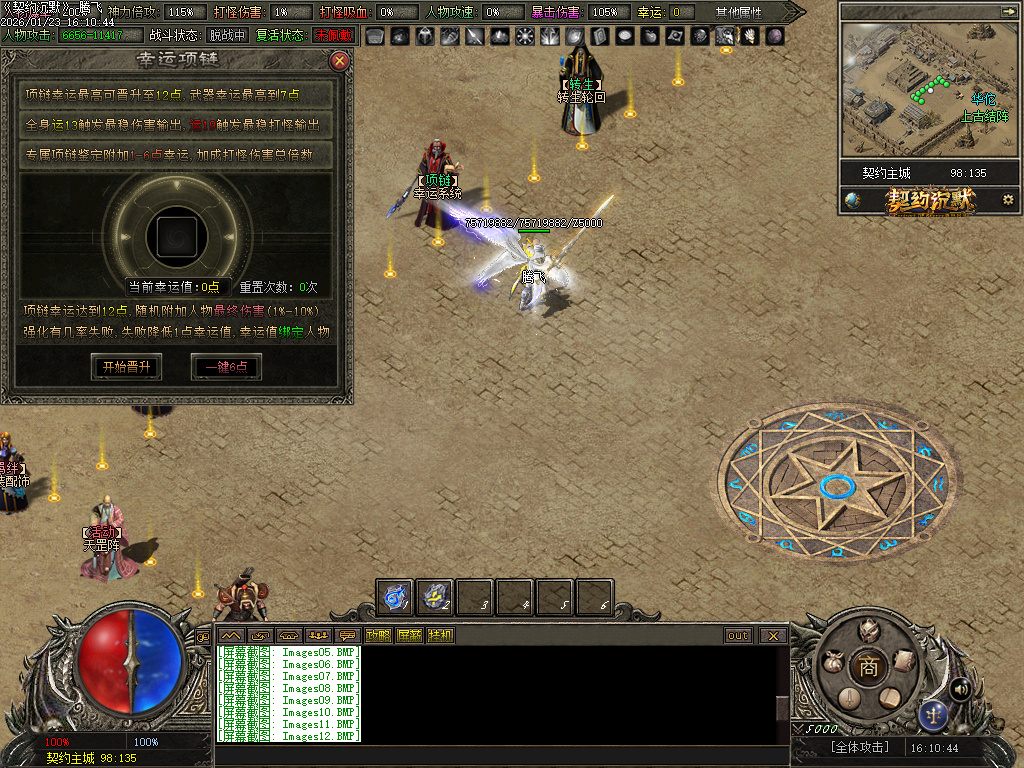The height and width of the screenshot is (768, 1024).
Task: Activate the skill in hotbar slot 1
Action: click(x=395, y=597)
